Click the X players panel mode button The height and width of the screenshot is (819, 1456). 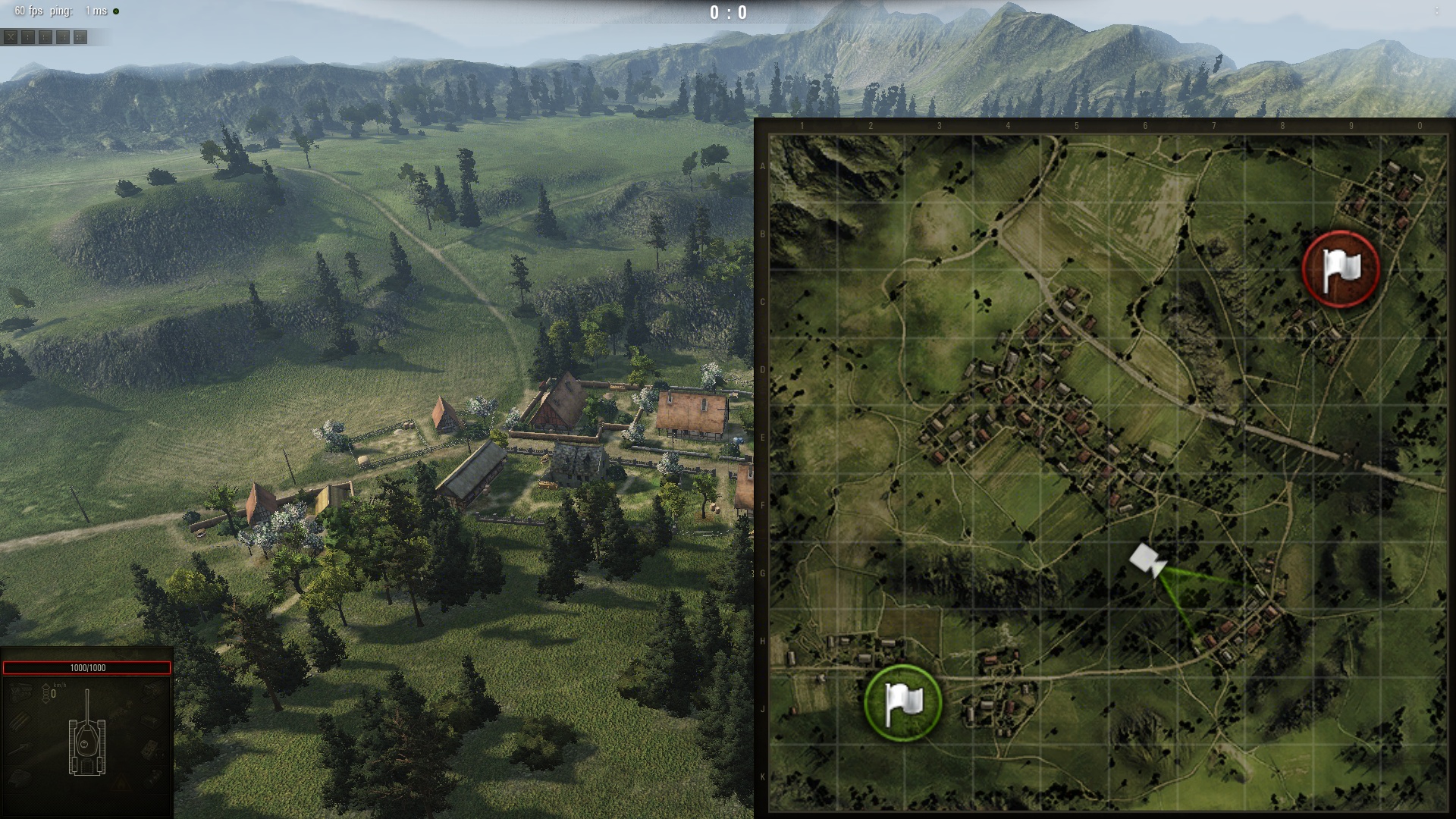pos(11,36)
